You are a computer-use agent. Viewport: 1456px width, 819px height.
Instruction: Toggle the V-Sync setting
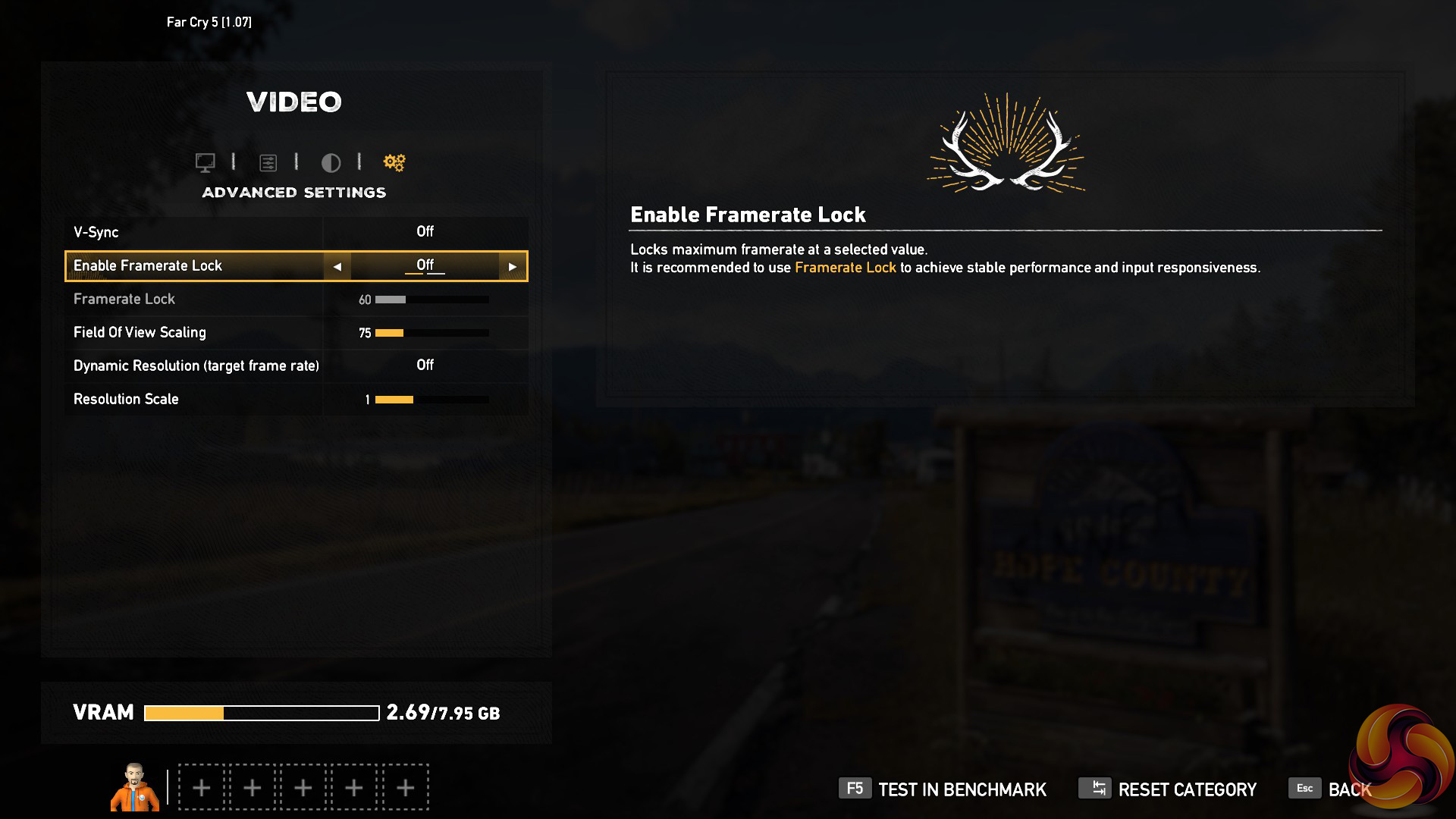[425, 232]
